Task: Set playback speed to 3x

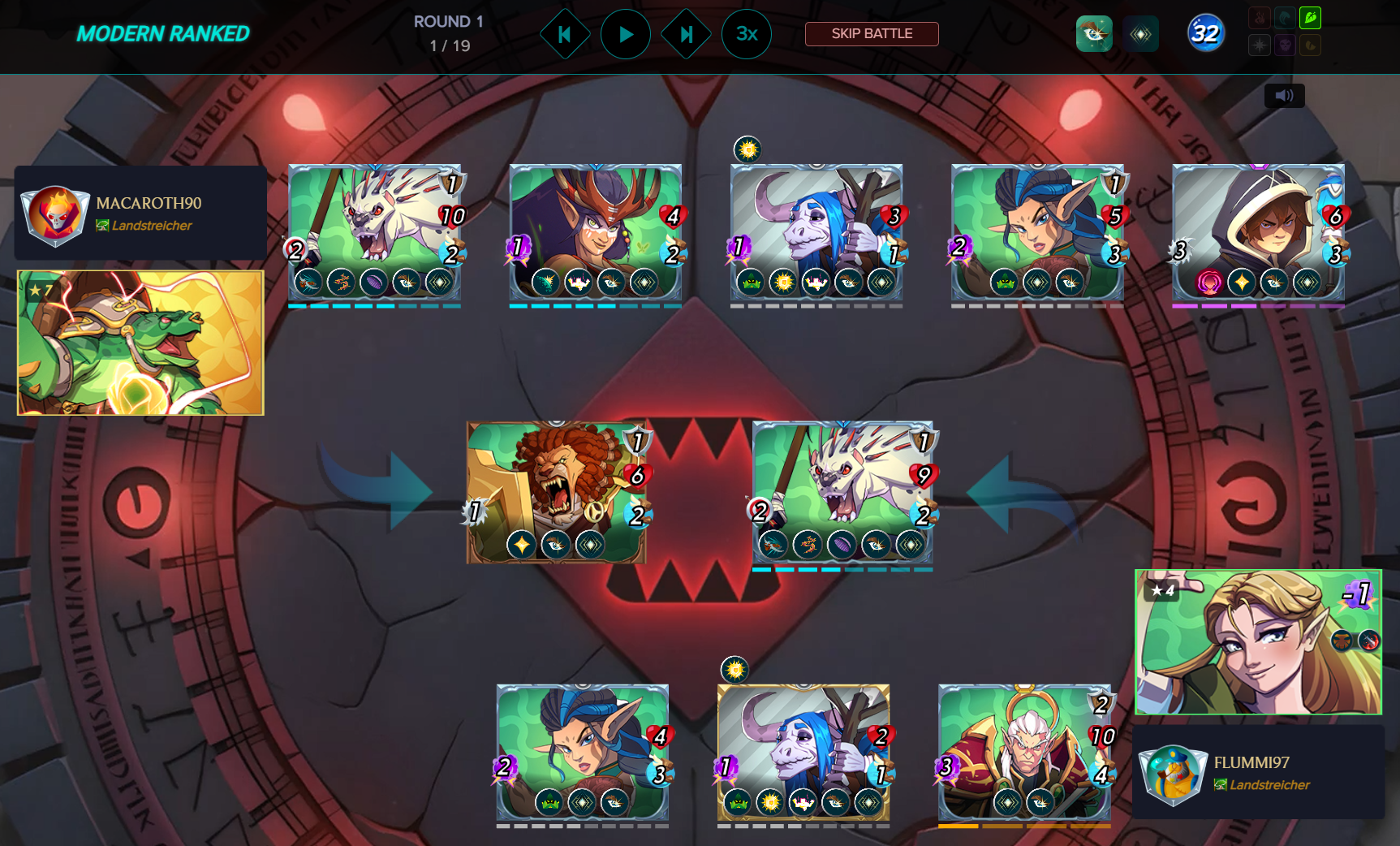Action: tap(746, 34)
